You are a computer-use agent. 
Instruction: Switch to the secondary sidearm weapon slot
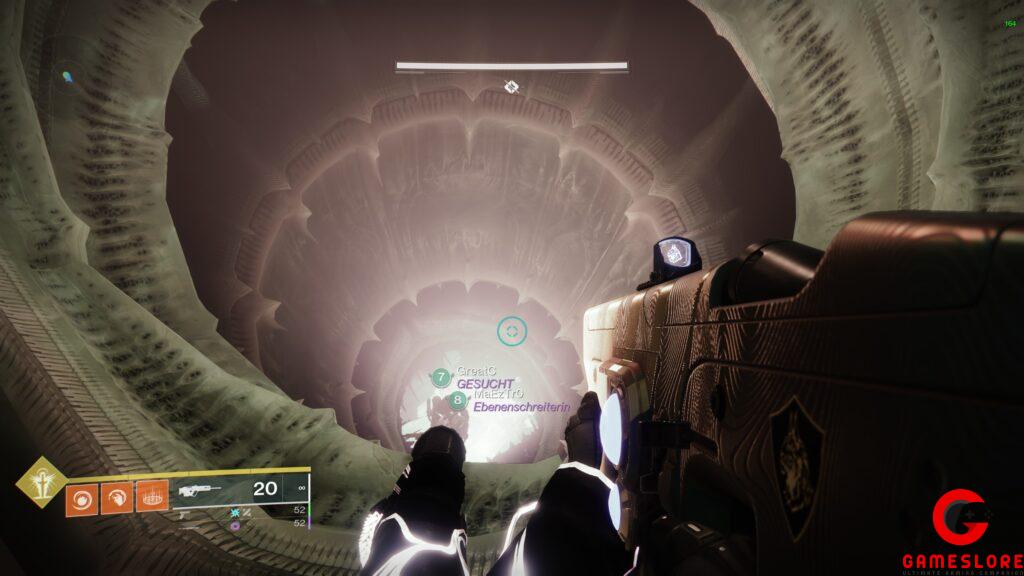point(186,512)
